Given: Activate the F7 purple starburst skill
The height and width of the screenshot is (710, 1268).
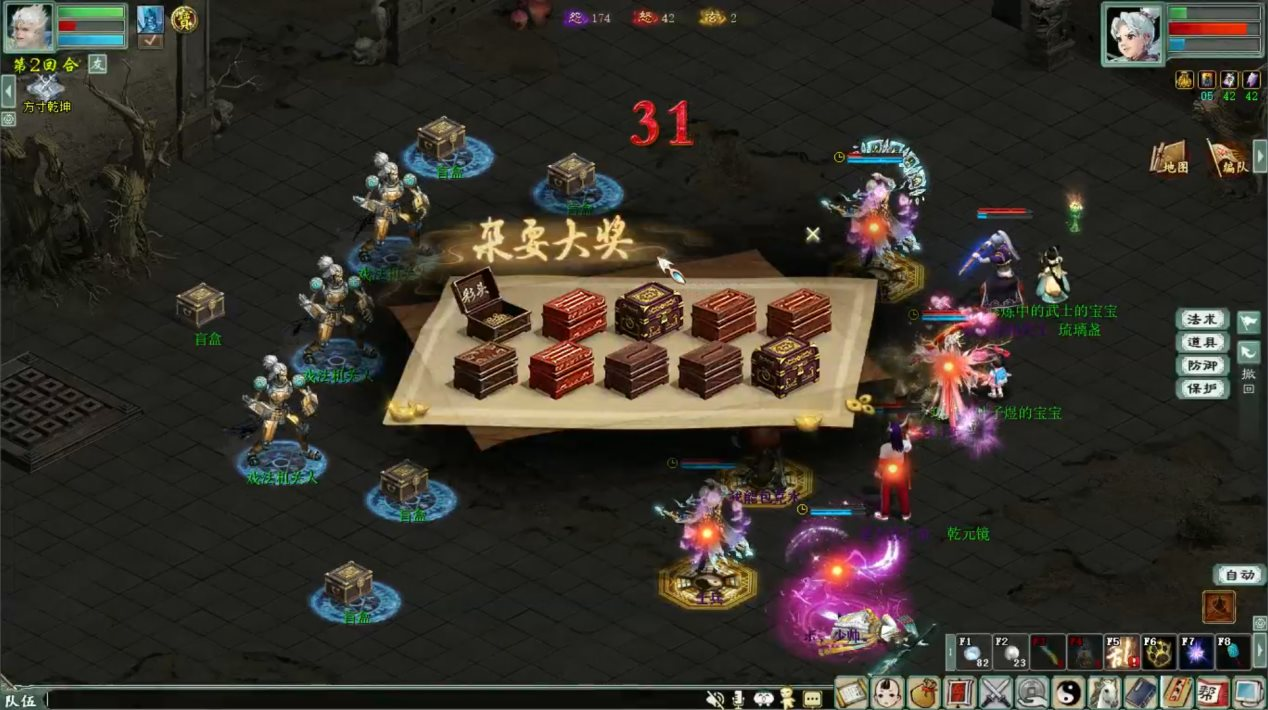Looking at the screenshot, I should pos(1196,652).
